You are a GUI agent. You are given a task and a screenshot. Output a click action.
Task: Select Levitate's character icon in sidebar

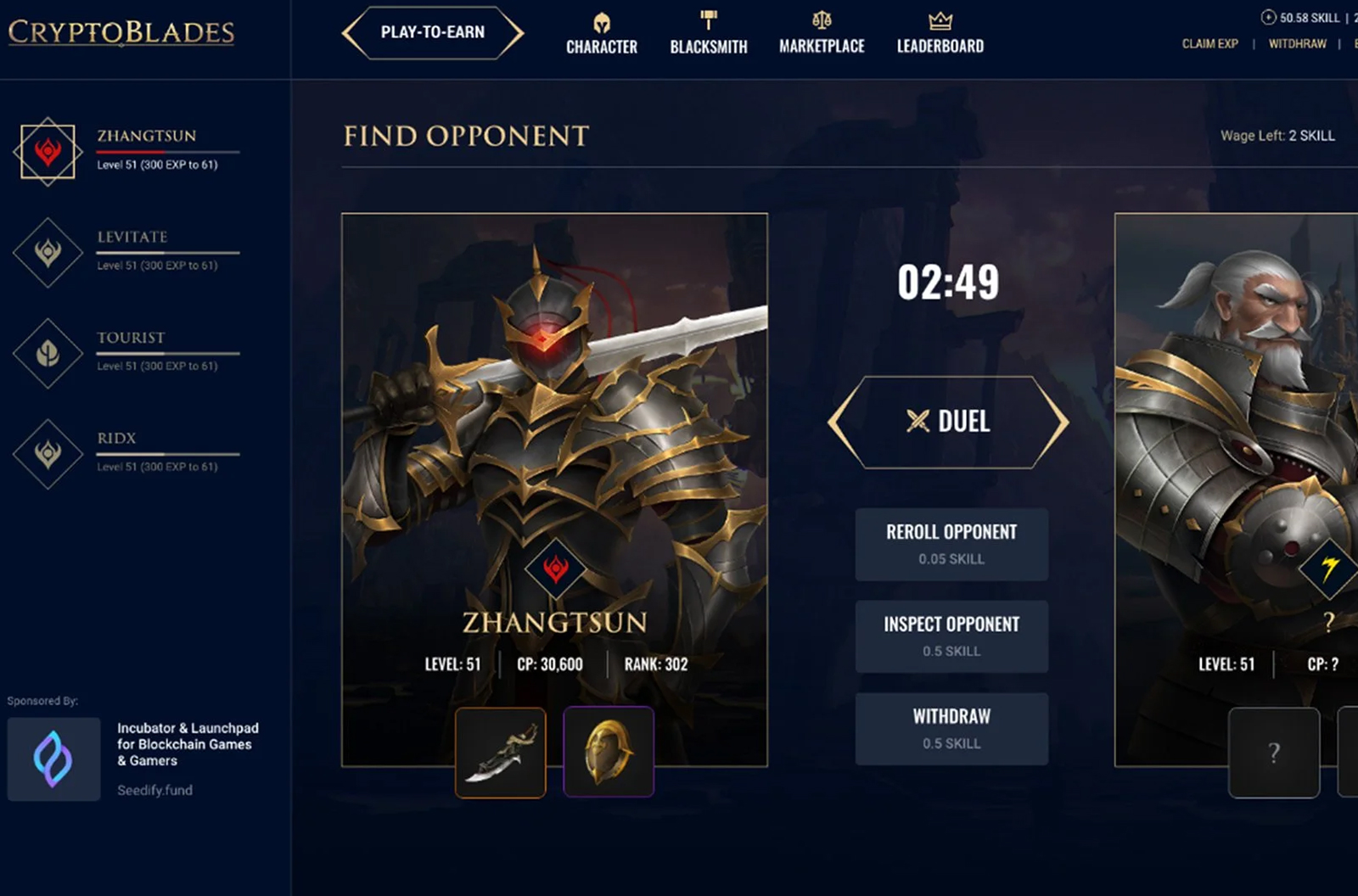48,251
